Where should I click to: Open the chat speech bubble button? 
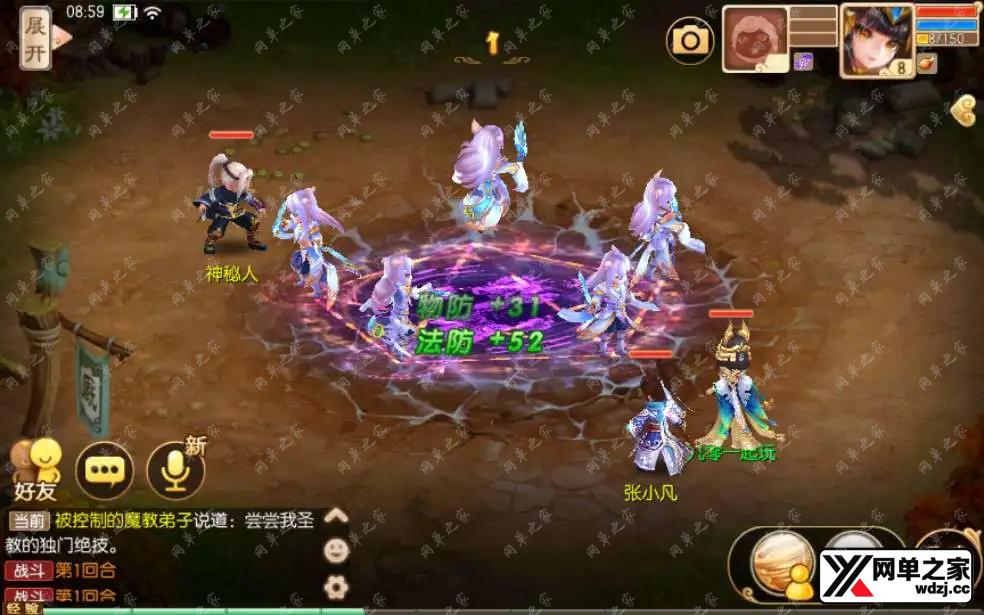tap(104, 469)
